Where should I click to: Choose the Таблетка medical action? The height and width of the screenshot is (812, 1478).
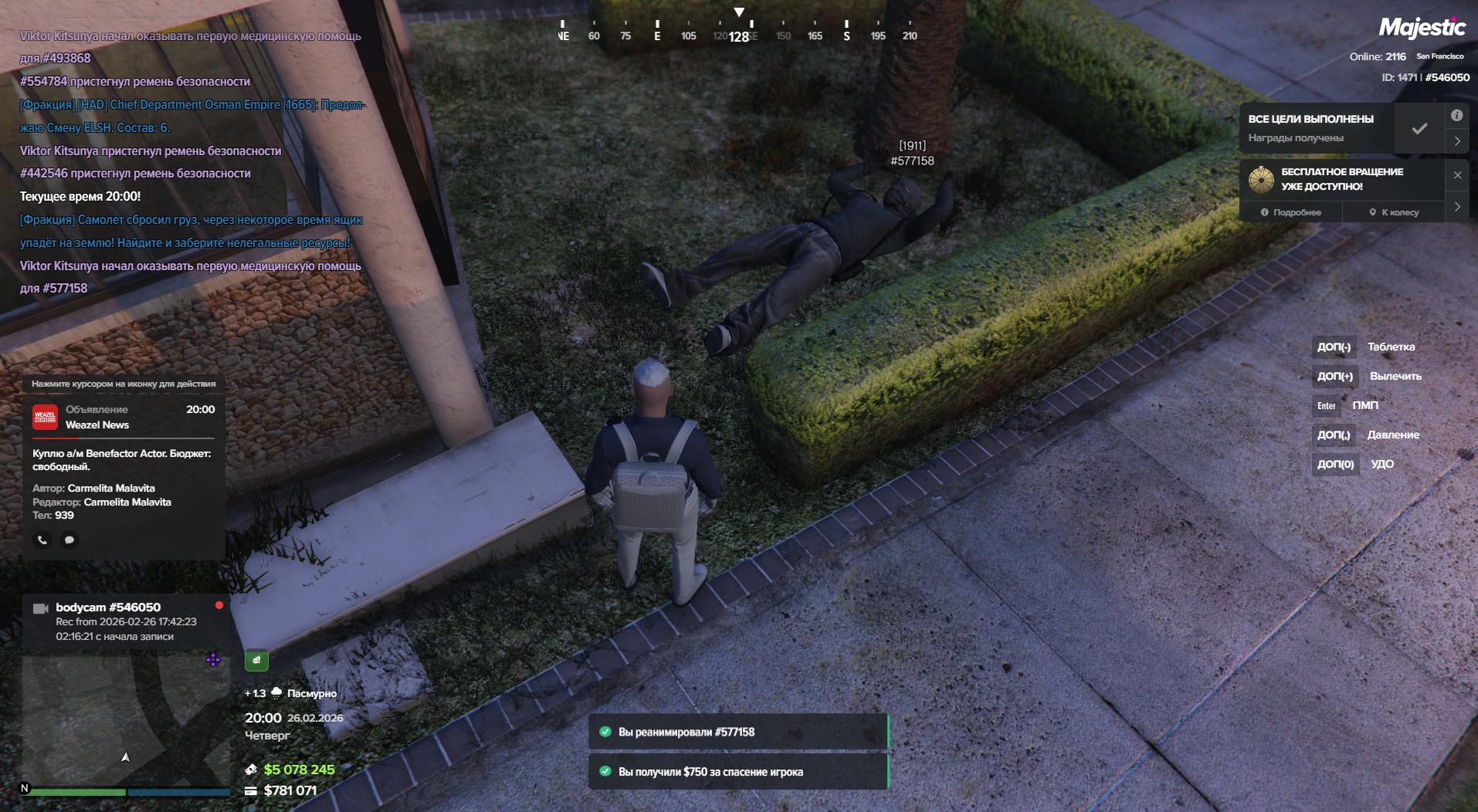(1391, 347)
